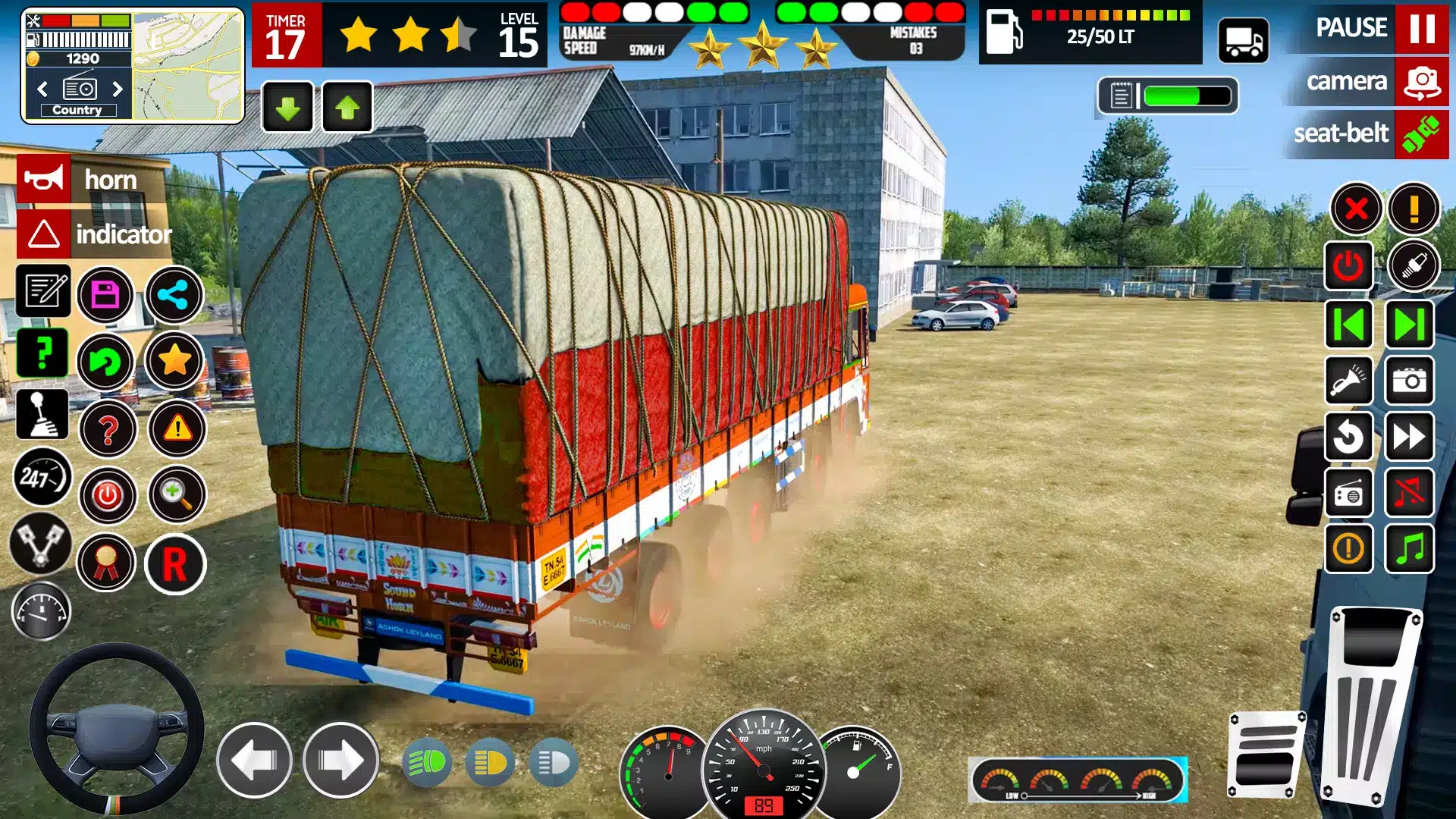Click the pink save disk icon
The width and height of the screenshot is (1456, 819).
click(105, 294)
